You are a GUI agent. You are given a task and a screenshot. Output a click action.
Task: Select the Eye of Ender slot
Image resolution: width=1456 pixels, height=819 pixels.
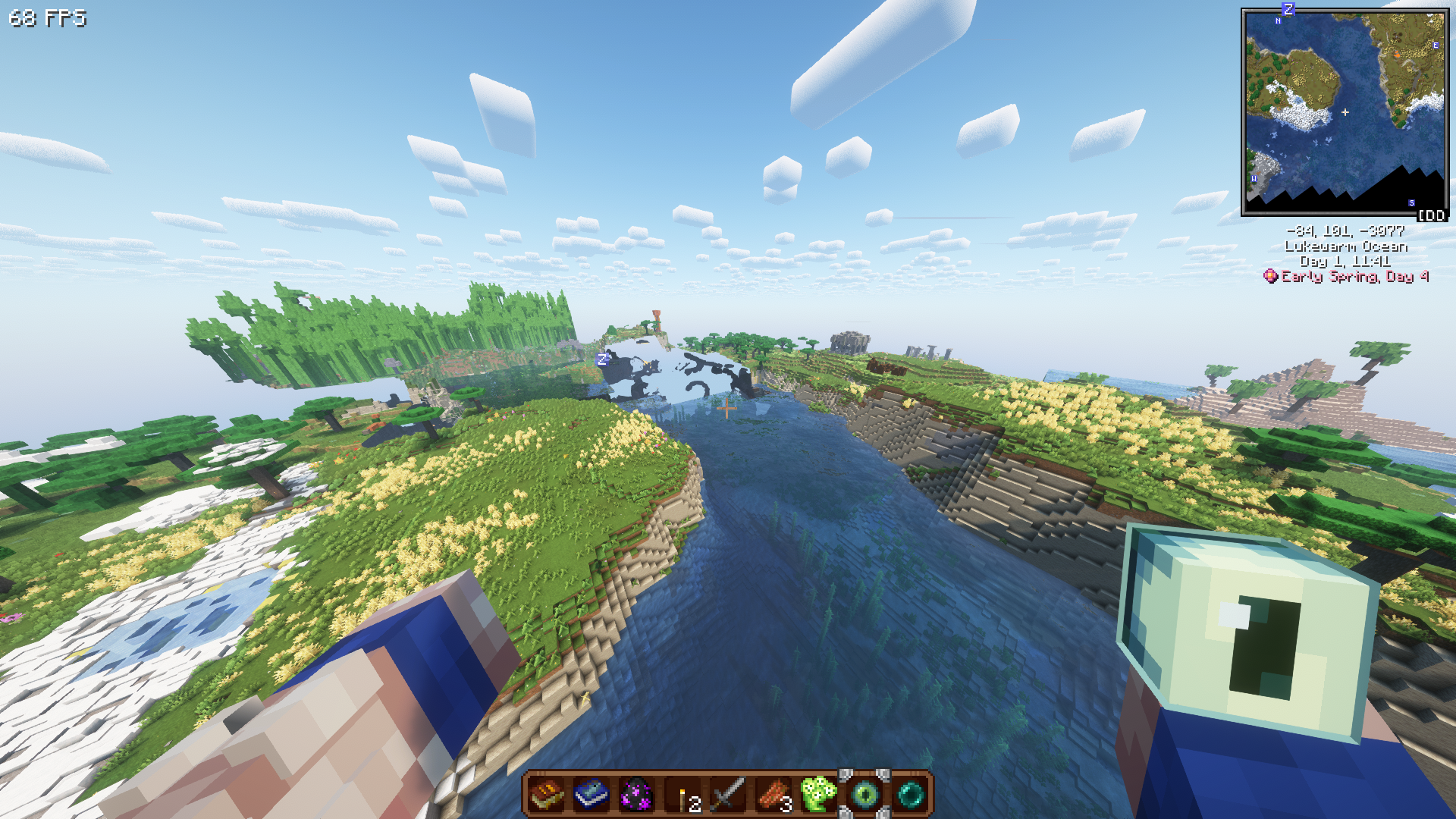864,795
